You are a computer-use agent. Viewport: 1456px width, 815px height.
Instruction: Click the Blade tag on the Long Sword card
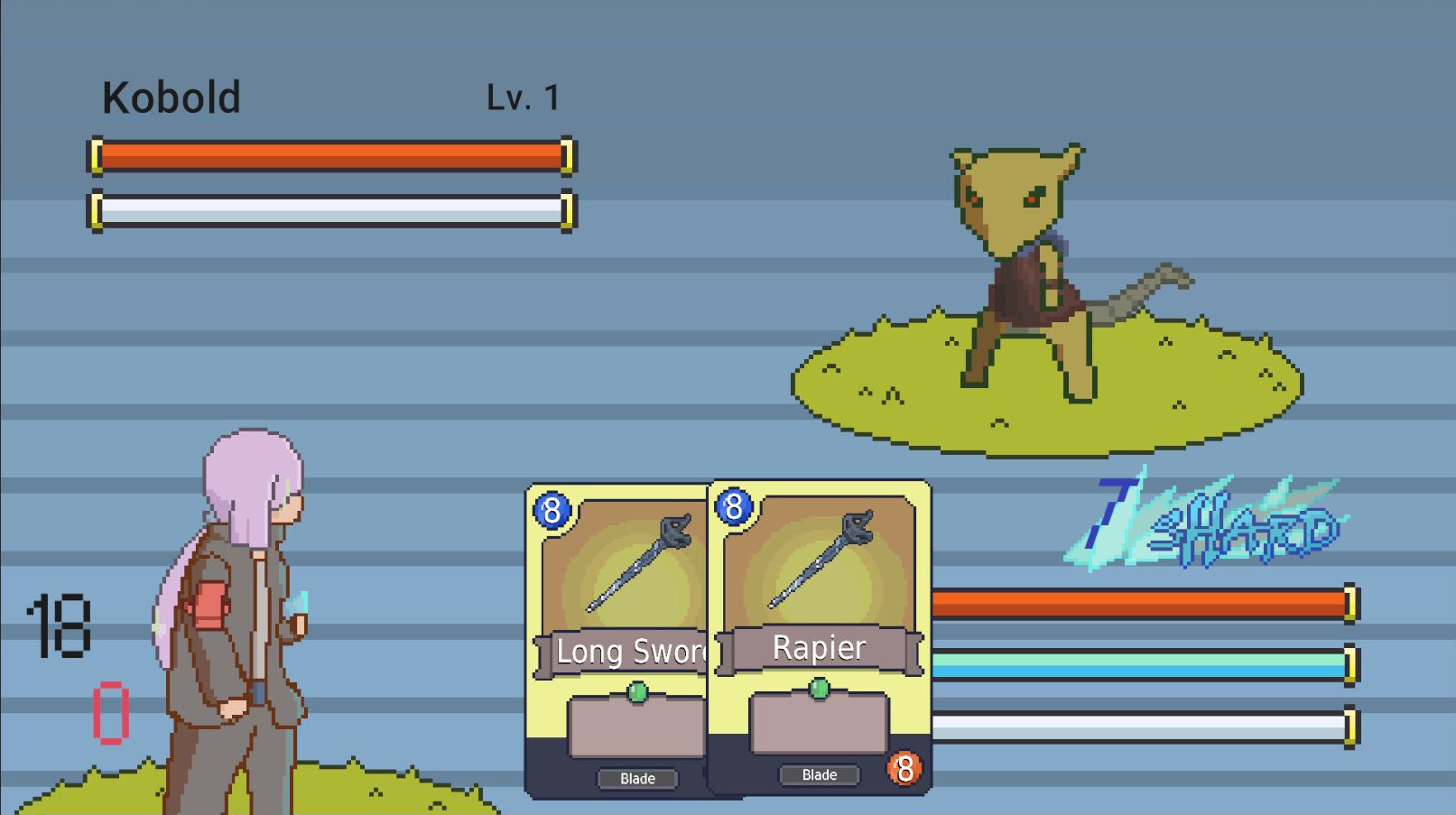click(637, 778)
